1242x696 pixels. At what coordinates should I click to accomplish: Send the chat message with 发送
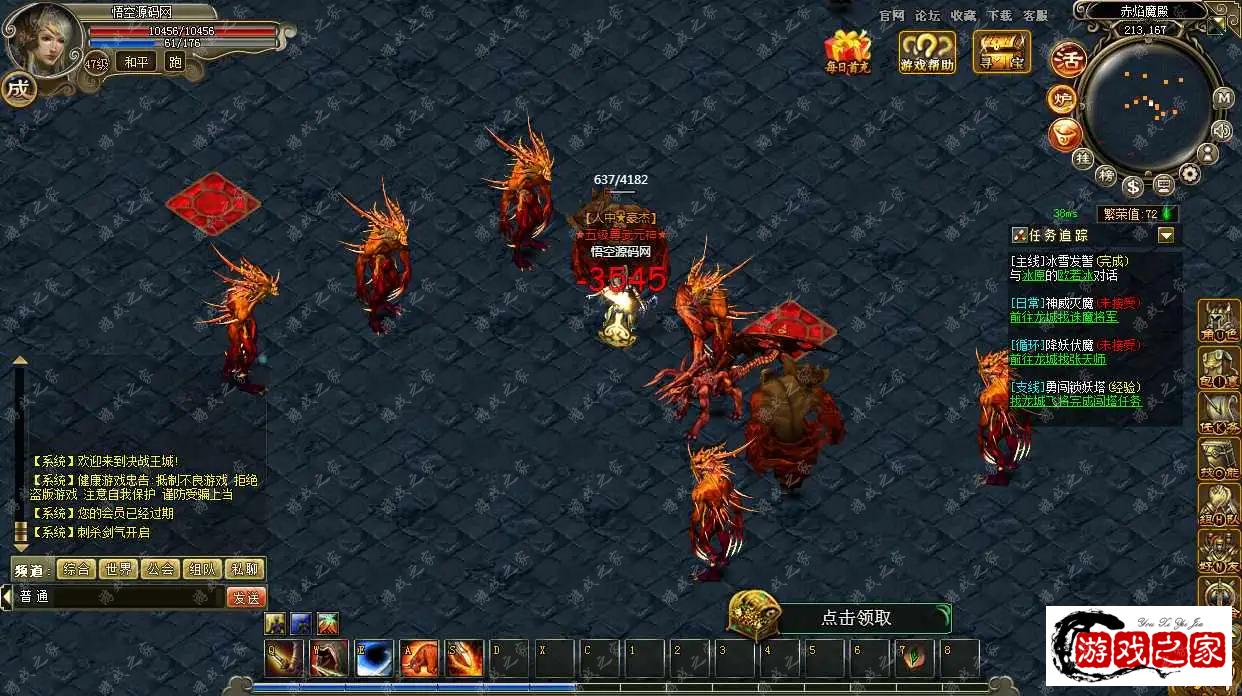click(246, 597)
